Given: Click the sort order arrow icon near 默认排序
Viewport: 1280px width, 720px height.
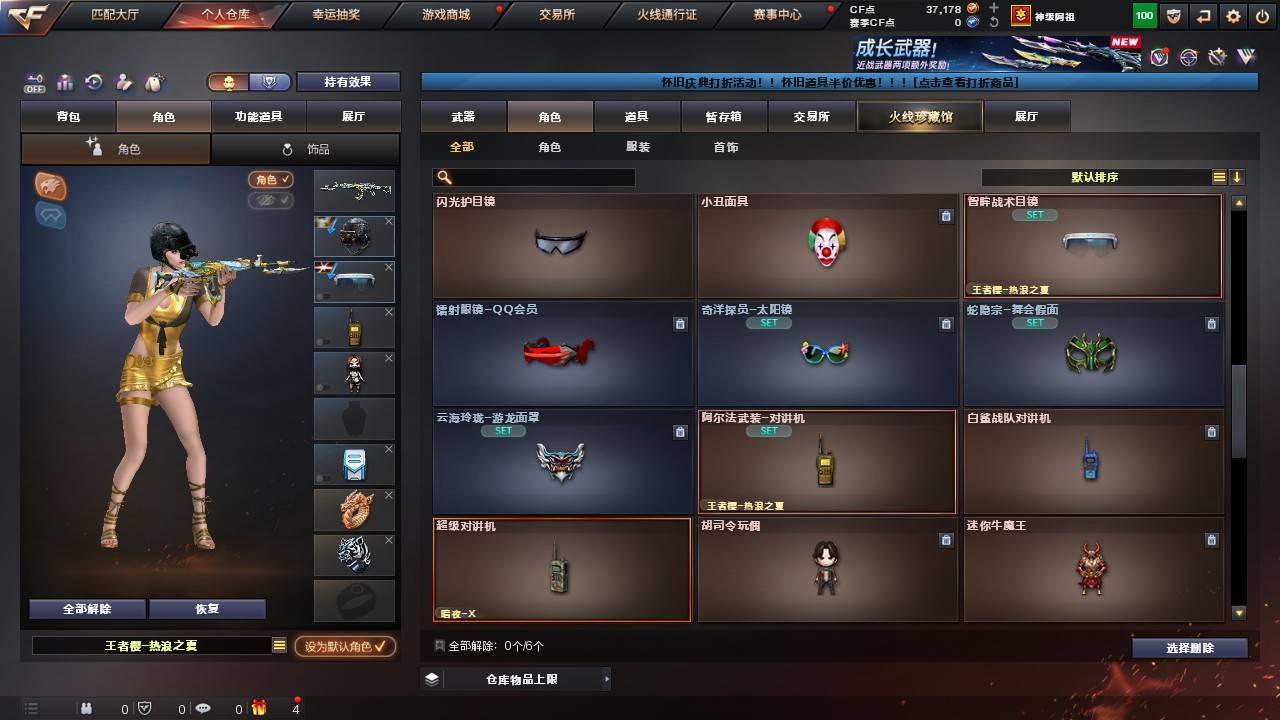Looking at the screenshot, I should (1238, 176).
